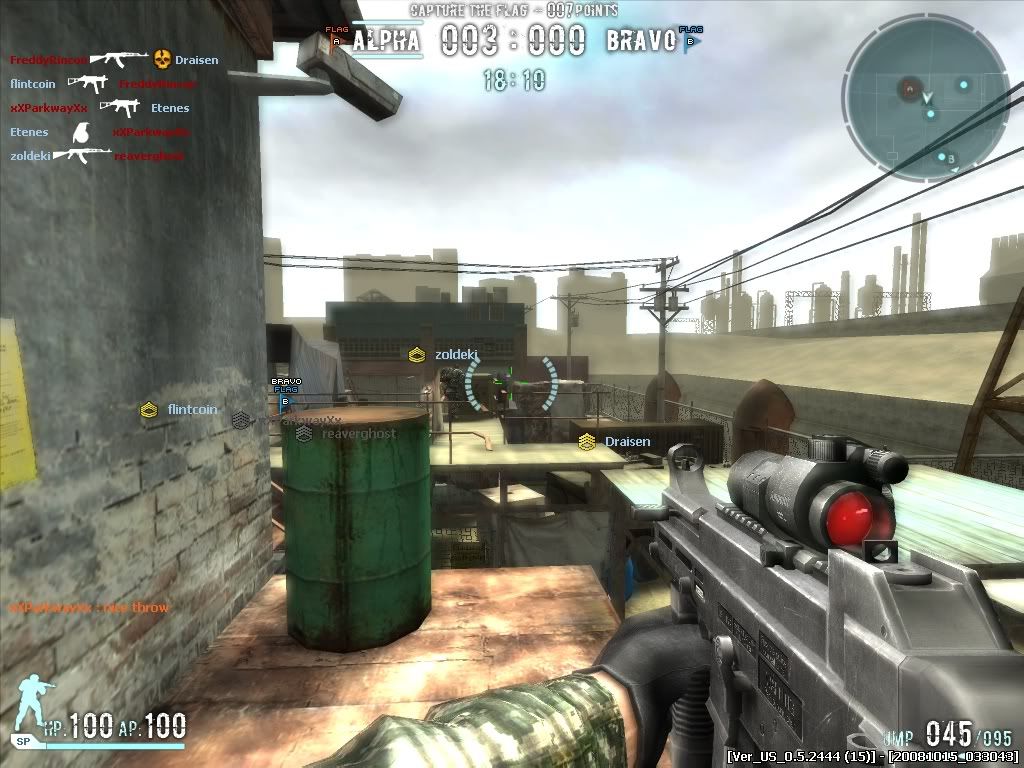Click the "nice throw" chat message
This screenshot has height=768, width=1024.
[x=90, y=608]
